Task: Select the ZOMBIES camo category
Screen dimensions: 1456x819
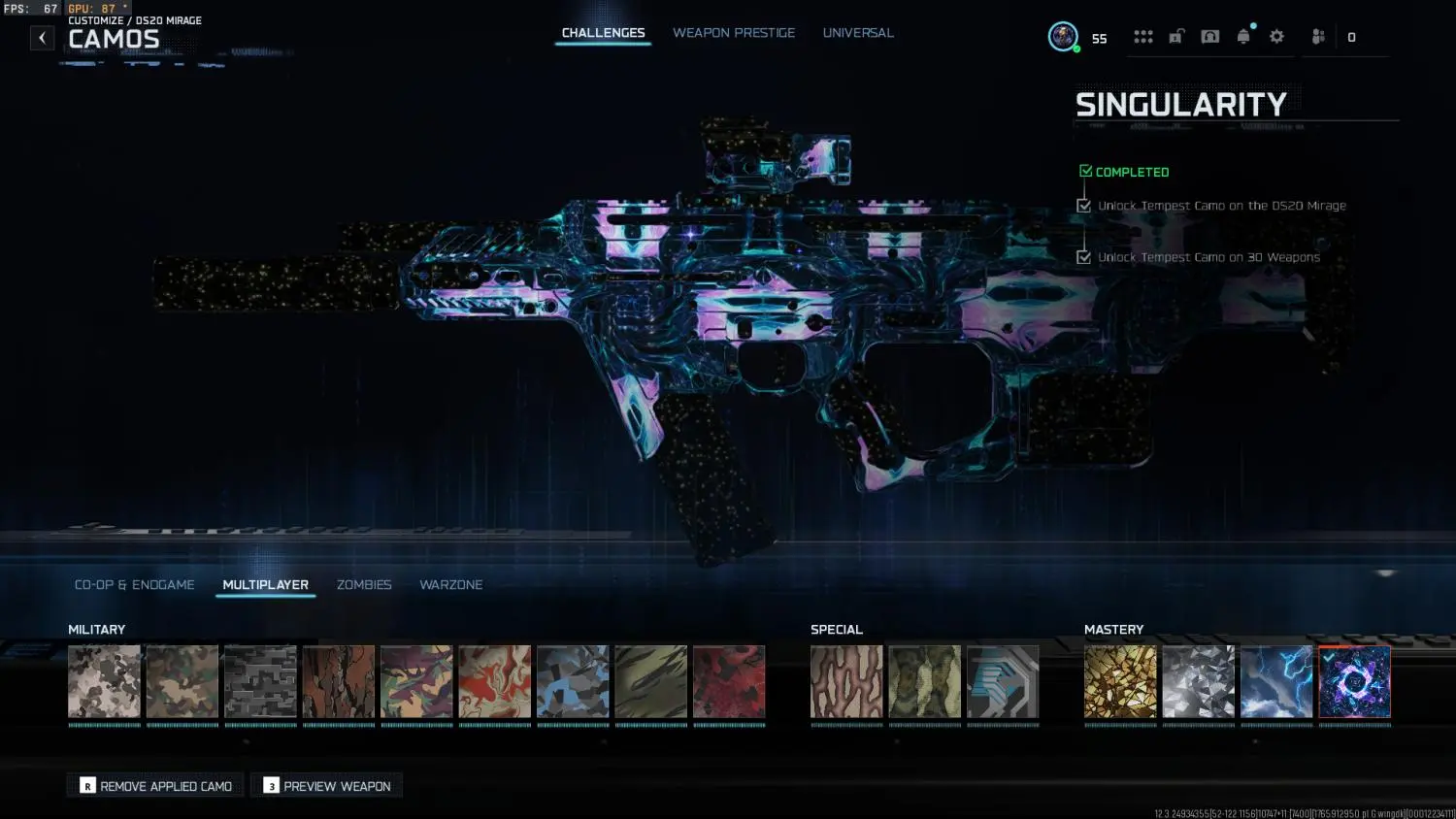Action: coord(364,584)
